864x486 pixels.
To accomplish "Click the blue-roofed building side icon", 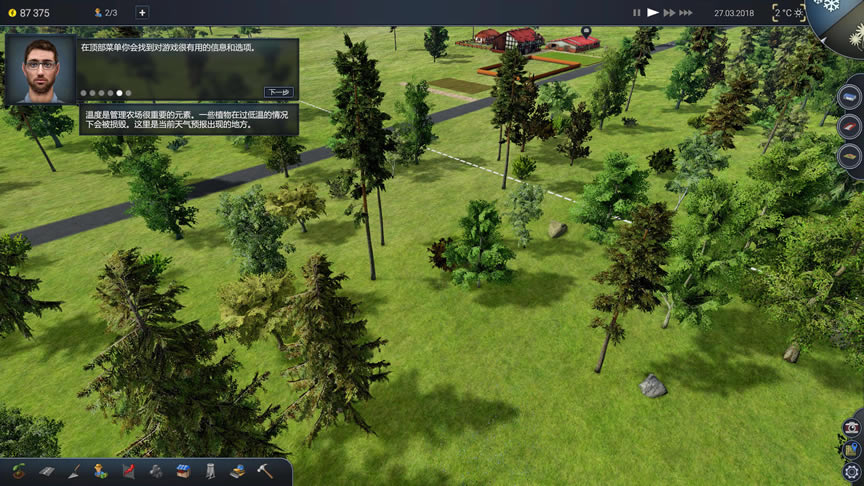I will pyautogui.click(x=849, y=97).
